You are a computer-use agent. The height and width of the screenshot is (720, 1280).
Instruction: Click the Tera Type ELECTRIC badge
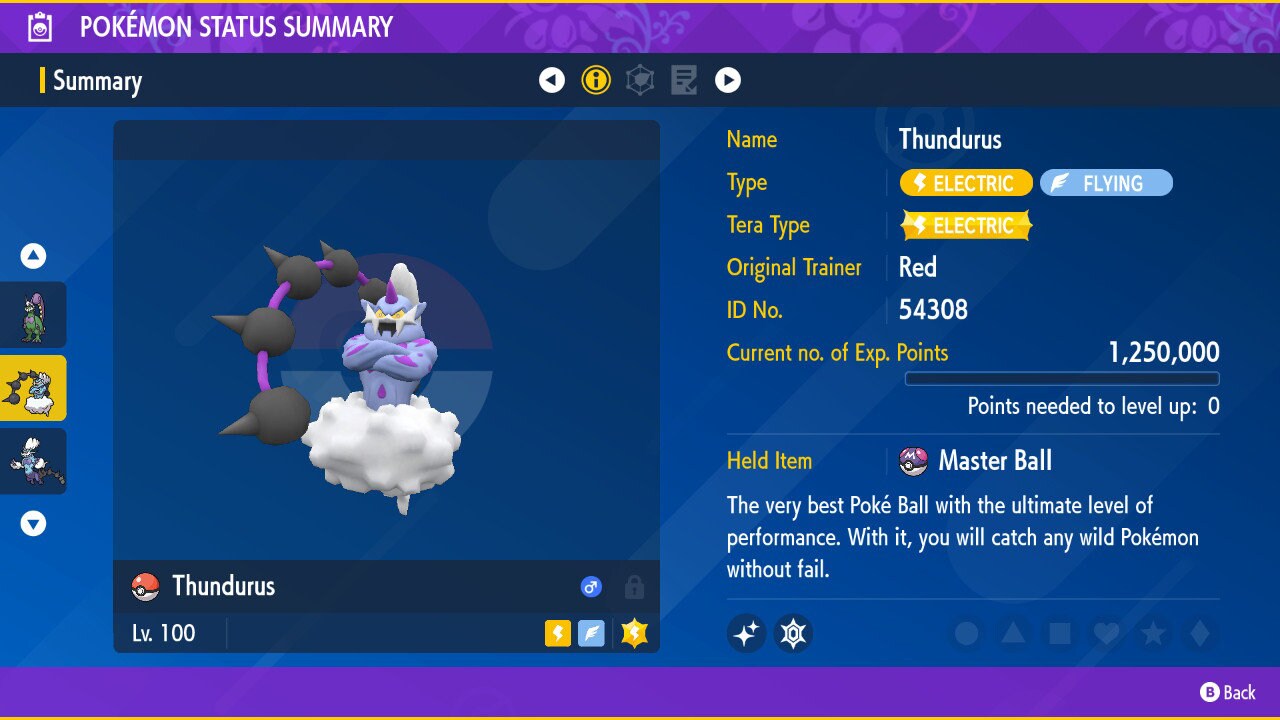(965, 225)
